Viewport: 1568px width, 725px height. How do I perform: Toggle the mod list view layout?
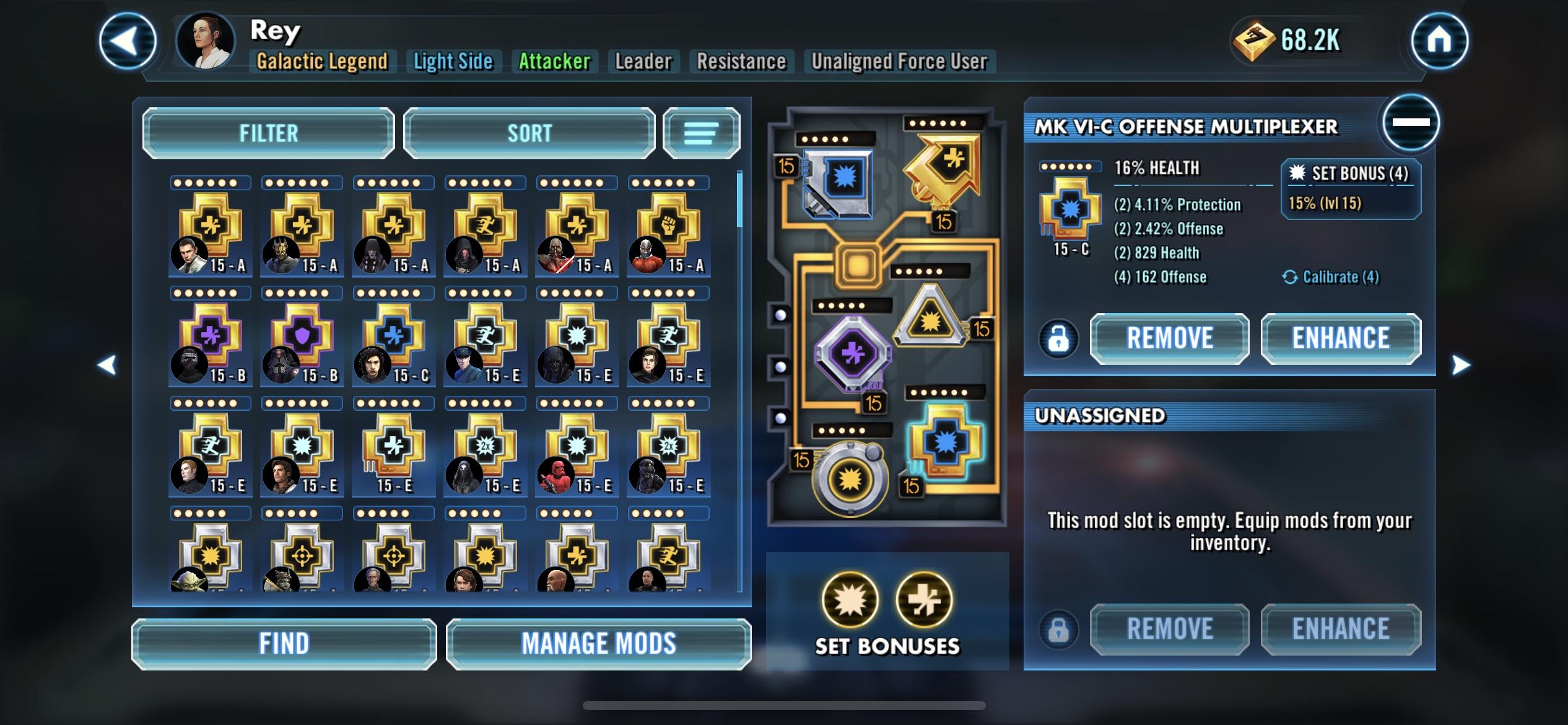tap(701, 133)
